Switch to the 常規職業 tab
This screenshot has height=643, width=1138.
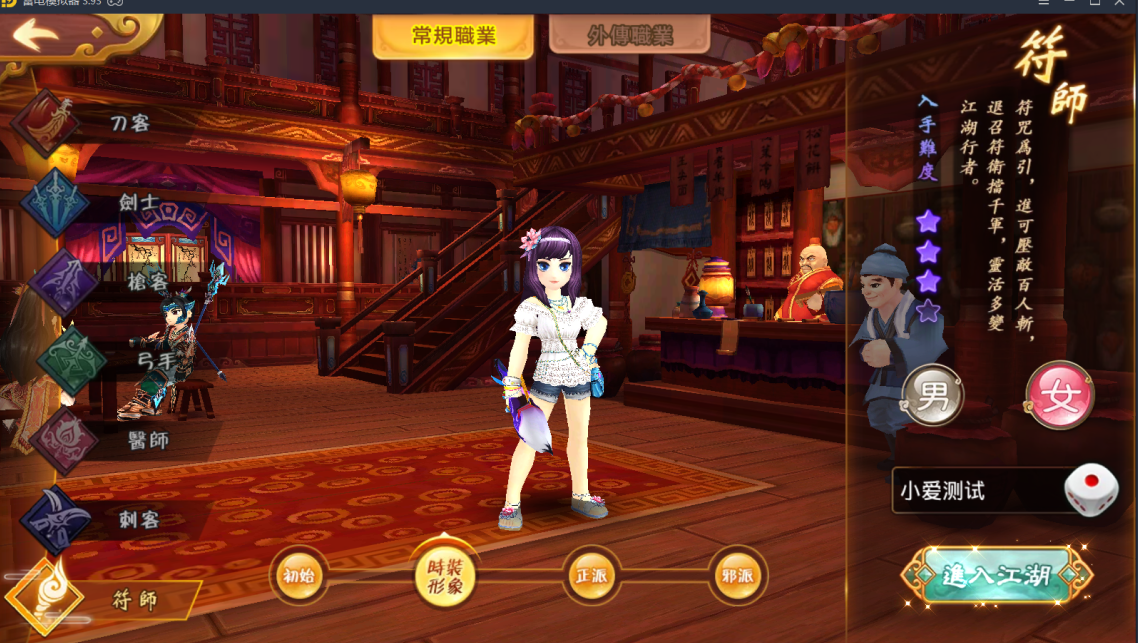[453, 36]
